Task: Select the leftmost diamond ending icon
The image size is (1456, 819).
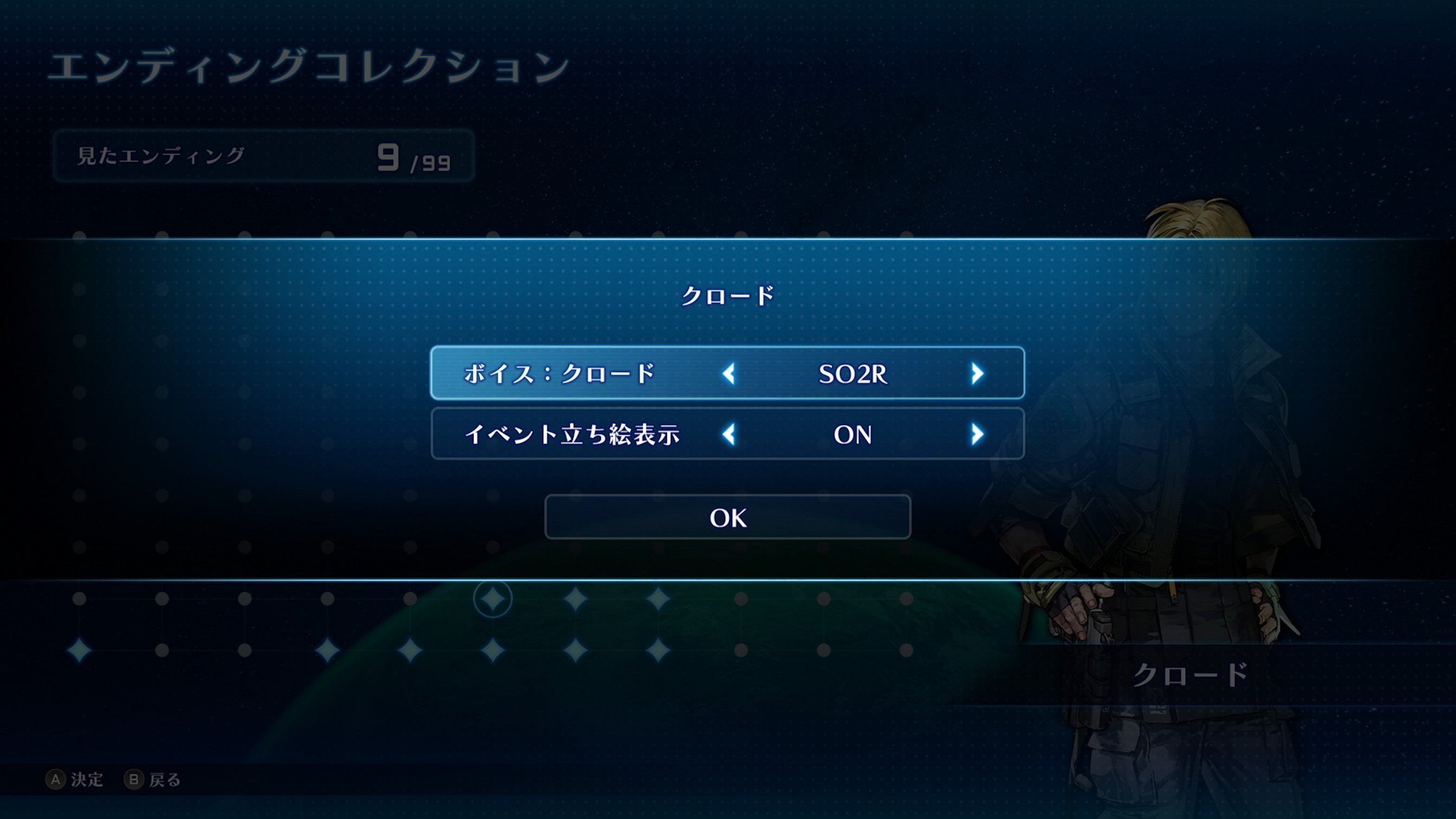Action: [79, 651]
